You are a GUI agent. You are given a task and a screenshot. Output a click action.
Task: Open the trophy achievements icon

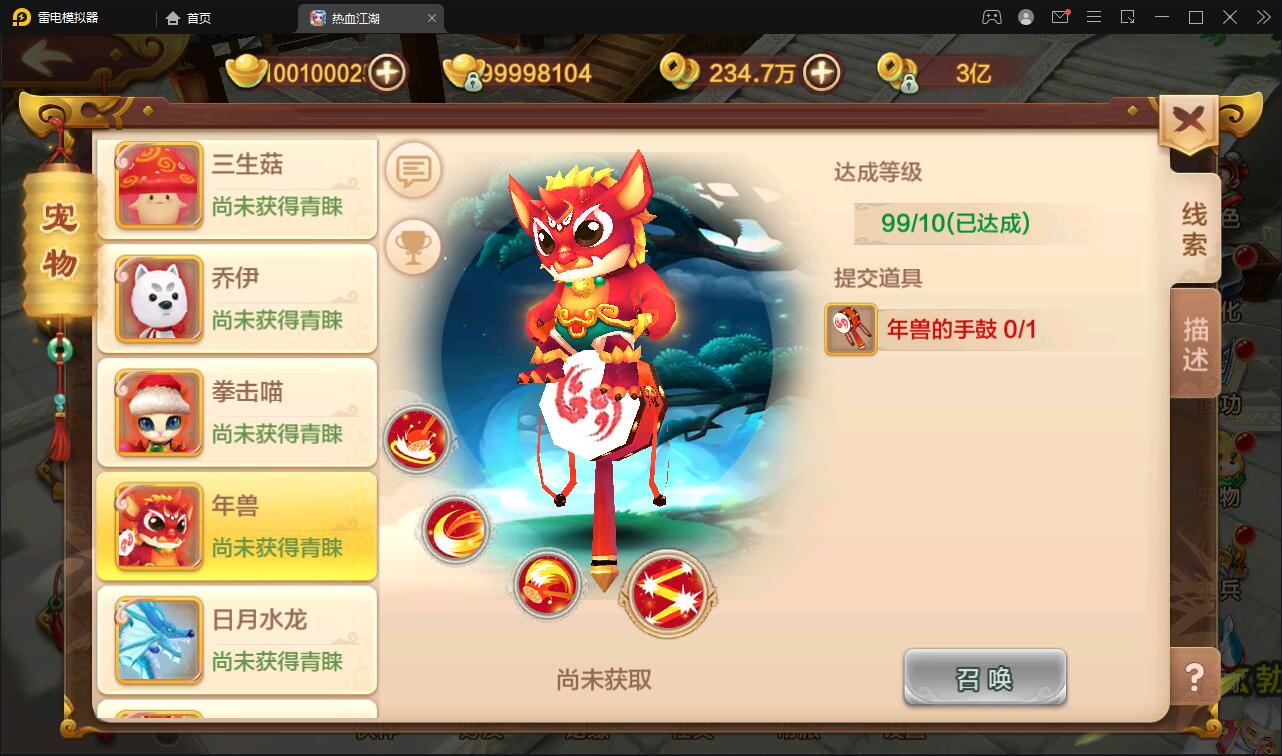point(413,245)
